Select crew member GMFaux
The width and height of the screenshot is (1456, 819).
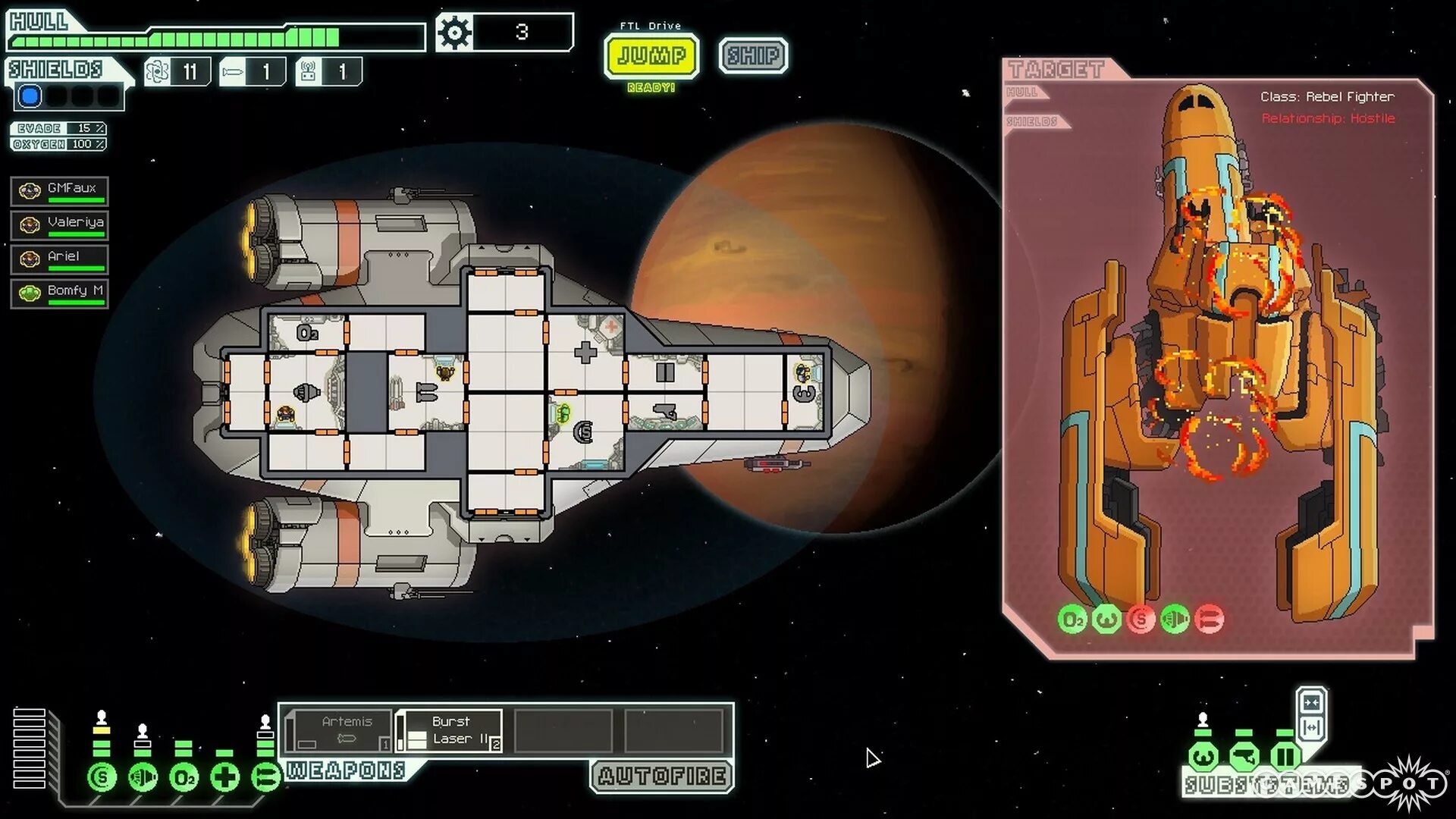tap(60, 191)
